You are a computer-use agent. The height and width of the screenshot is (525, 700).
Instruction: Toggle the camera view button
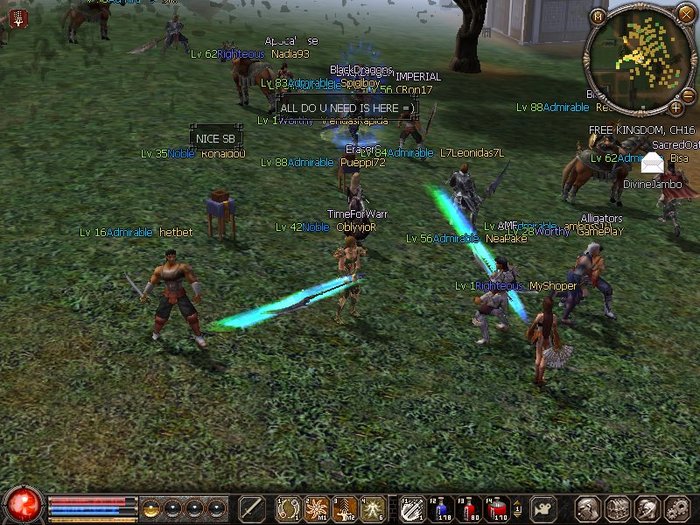(x=544, y=508)
